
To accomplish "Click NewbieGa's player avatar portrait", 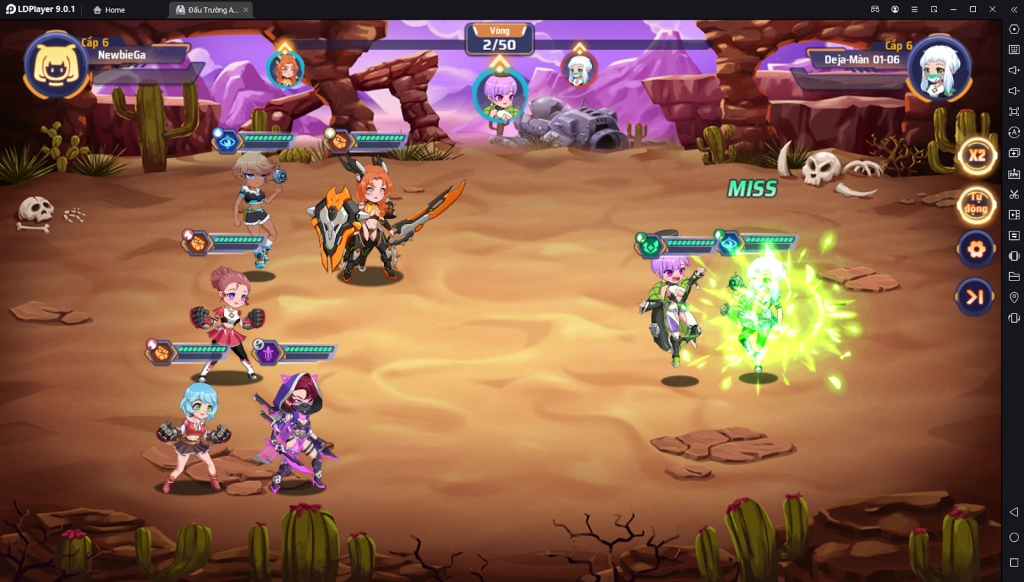I will [57, 66].
